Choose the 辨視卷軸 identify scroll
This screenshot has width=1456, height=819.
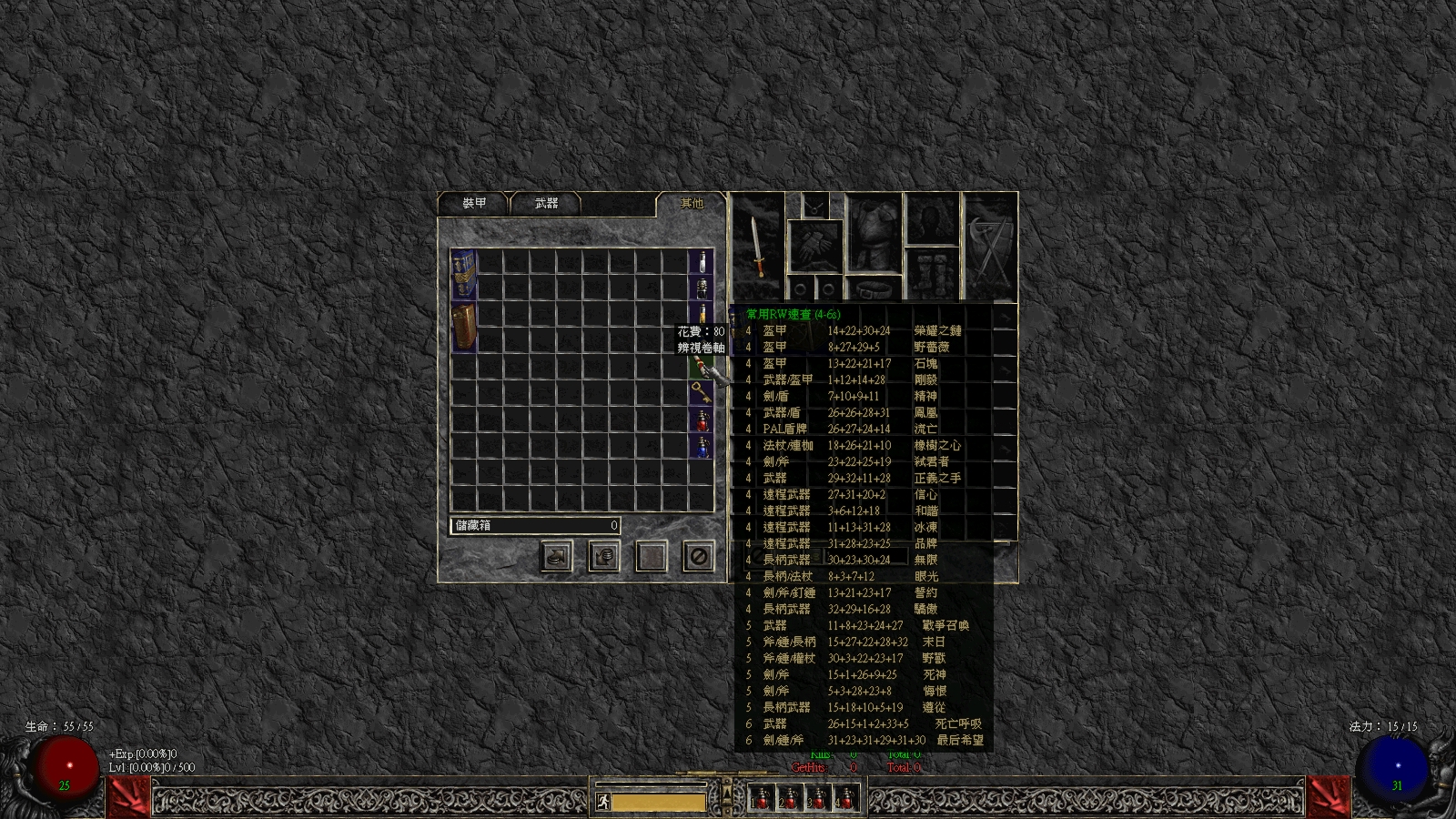click(700, 369)
